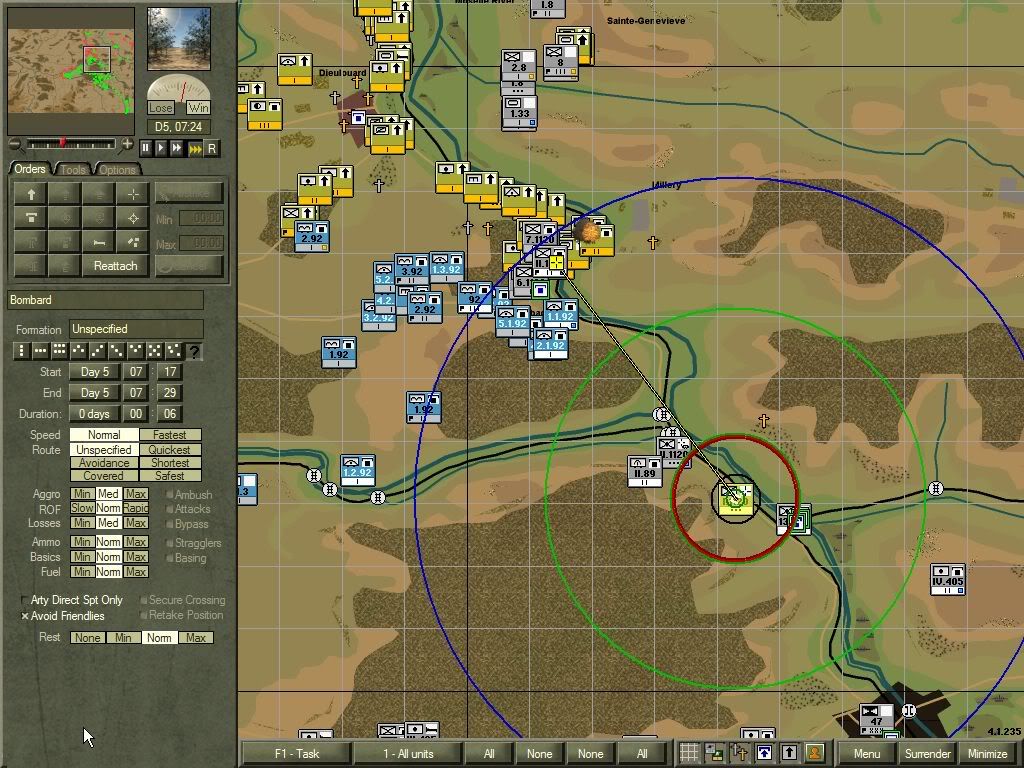Pause the game simulation
The height and width of the screenshot is (768, 1024).
click(x=146, y=148)
